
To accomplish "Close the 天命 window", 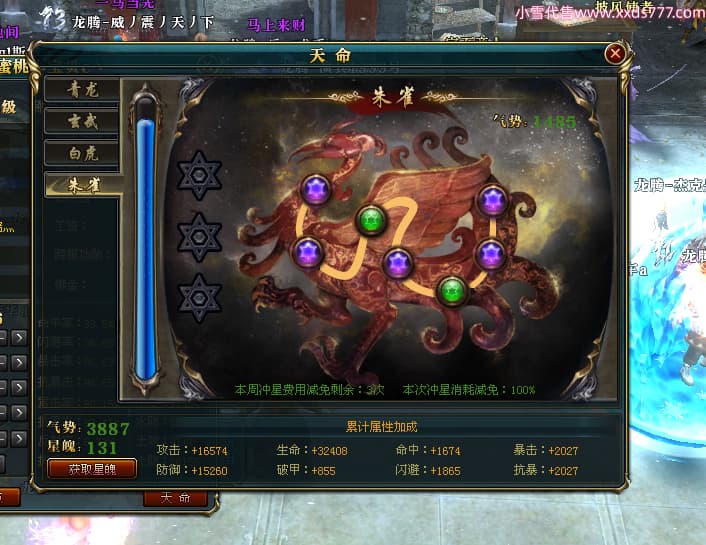I will coord(615,53).
